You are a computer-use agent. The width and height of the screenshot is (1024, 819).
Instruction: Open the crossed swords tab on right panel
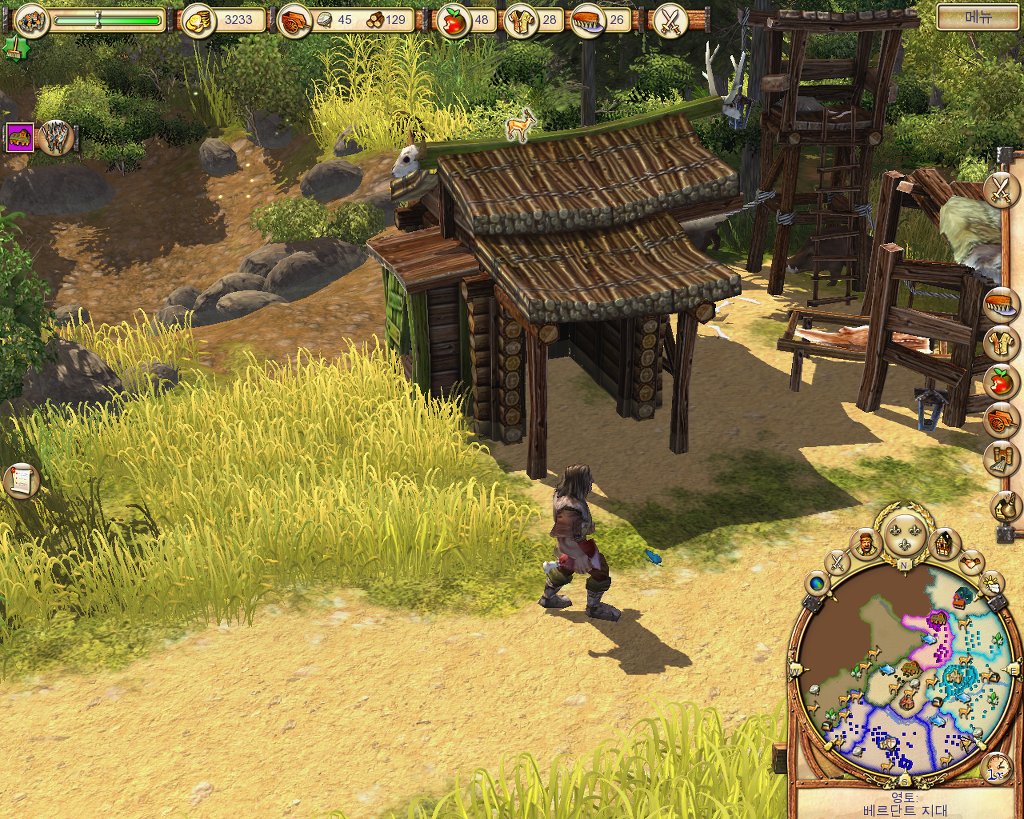[x=1000, y=189]
